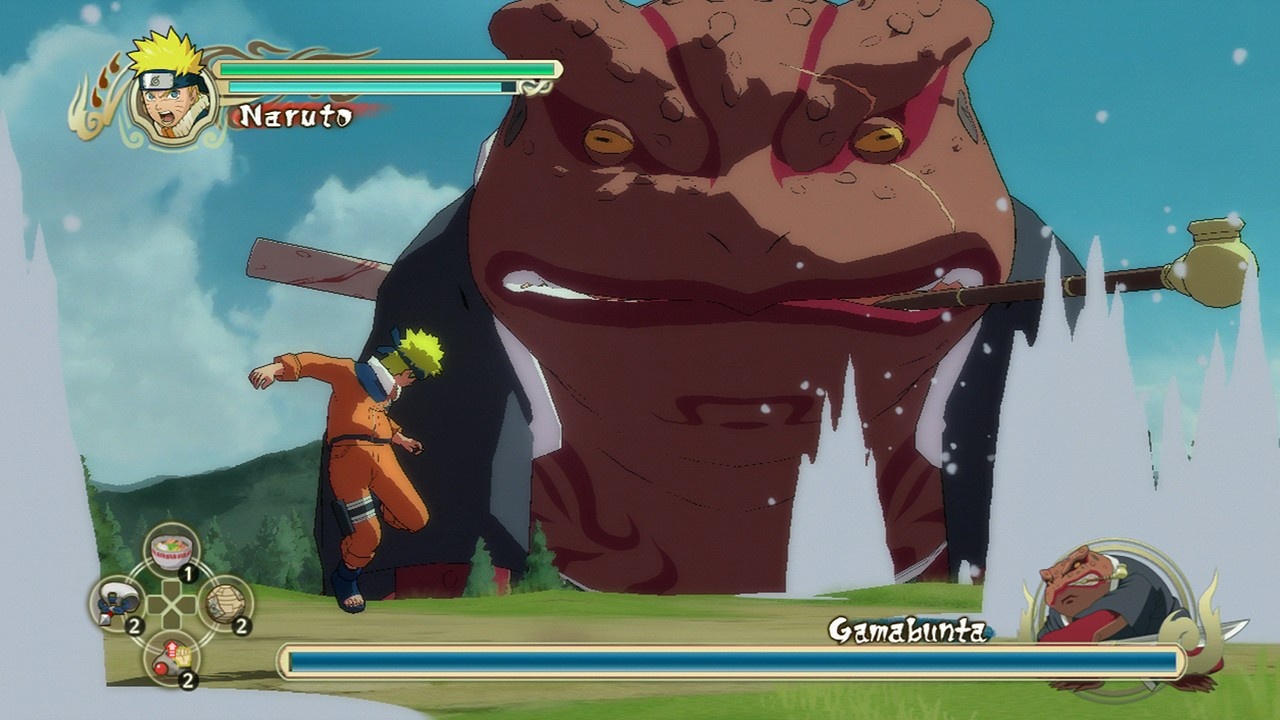The width and height of the screenshot is (1280, 720).
Task: Open the kunai pouch quantity badge
Action: pyautogui.click(x=133, y=624)
